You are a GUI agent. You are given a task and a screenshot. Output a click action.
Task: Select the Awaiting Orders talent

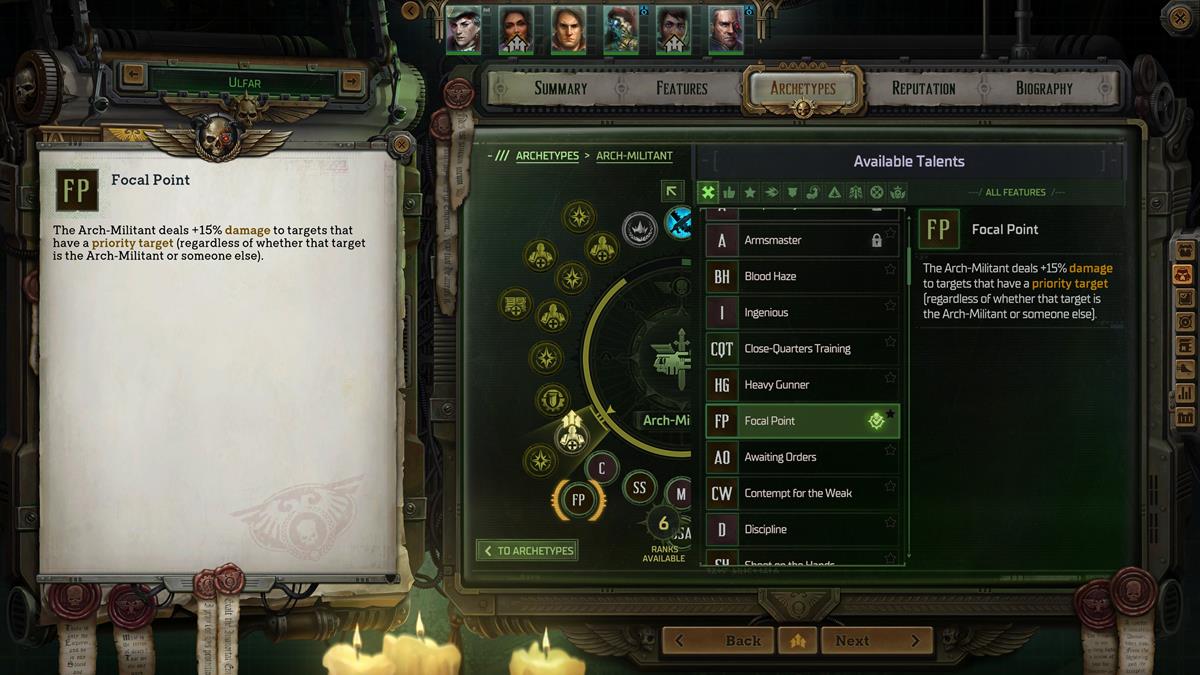pyautogui.click(x=802, y=457)
